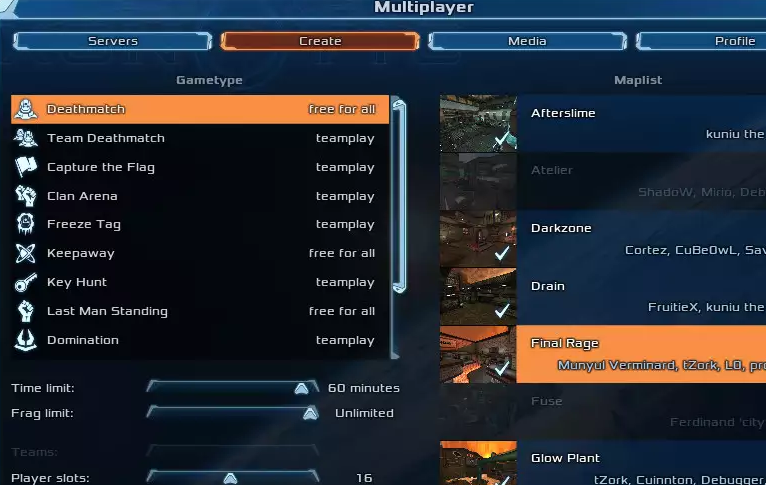Set the Player slots slider
Image resolution: width=766 pixels, height=485 pixels.
pos(230,478)
